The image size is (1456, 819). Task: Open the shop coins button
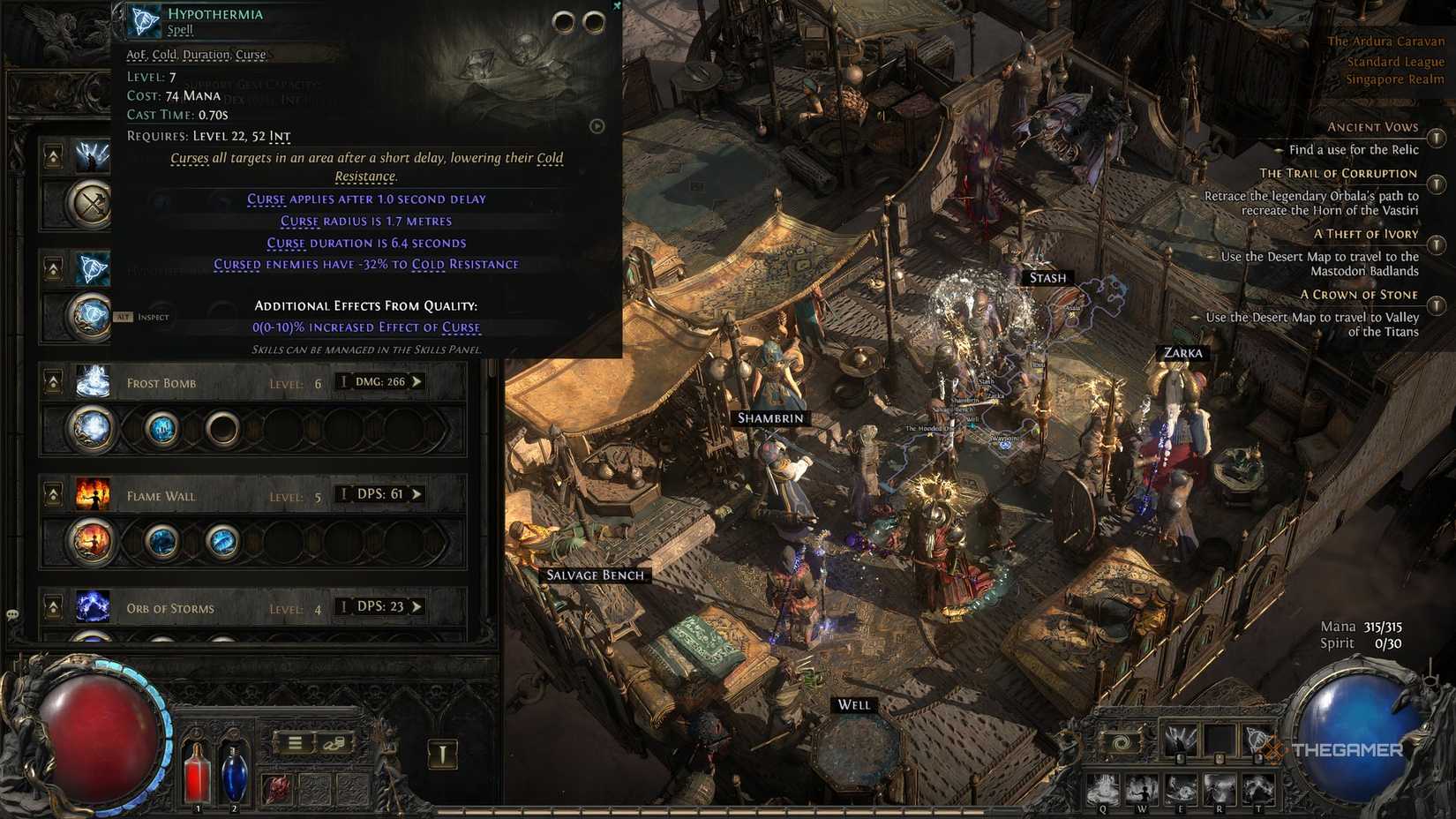pyautogui.click(x=334, y=743)
